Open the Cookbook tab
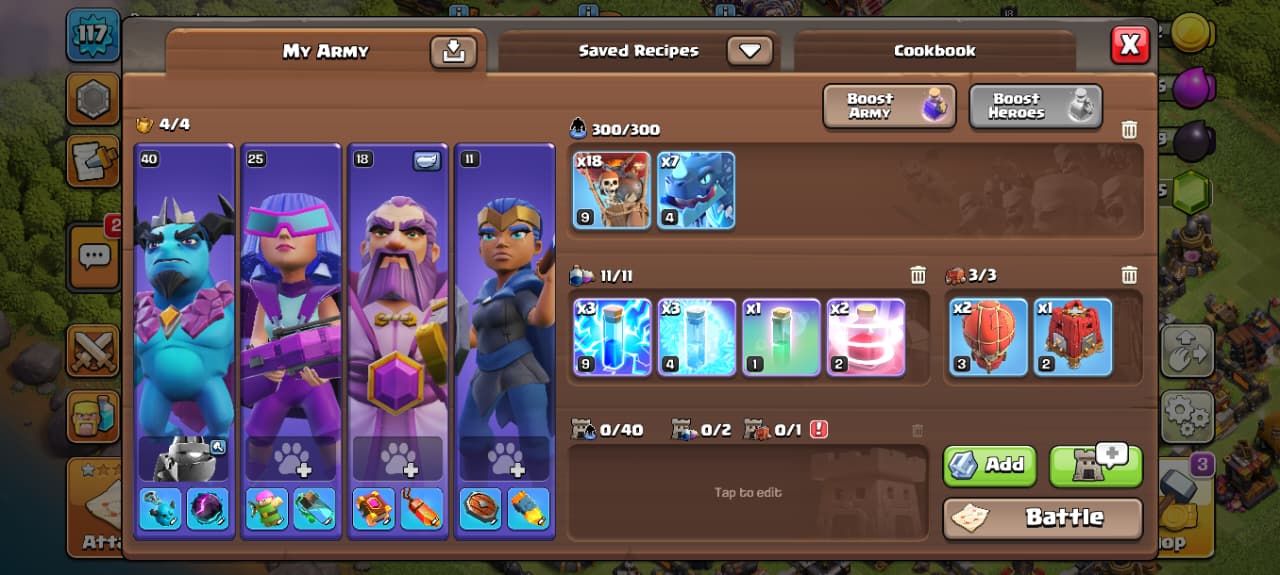Viewport: 1280px width, 575px height. pyautogui.click(x=934, y=51)
